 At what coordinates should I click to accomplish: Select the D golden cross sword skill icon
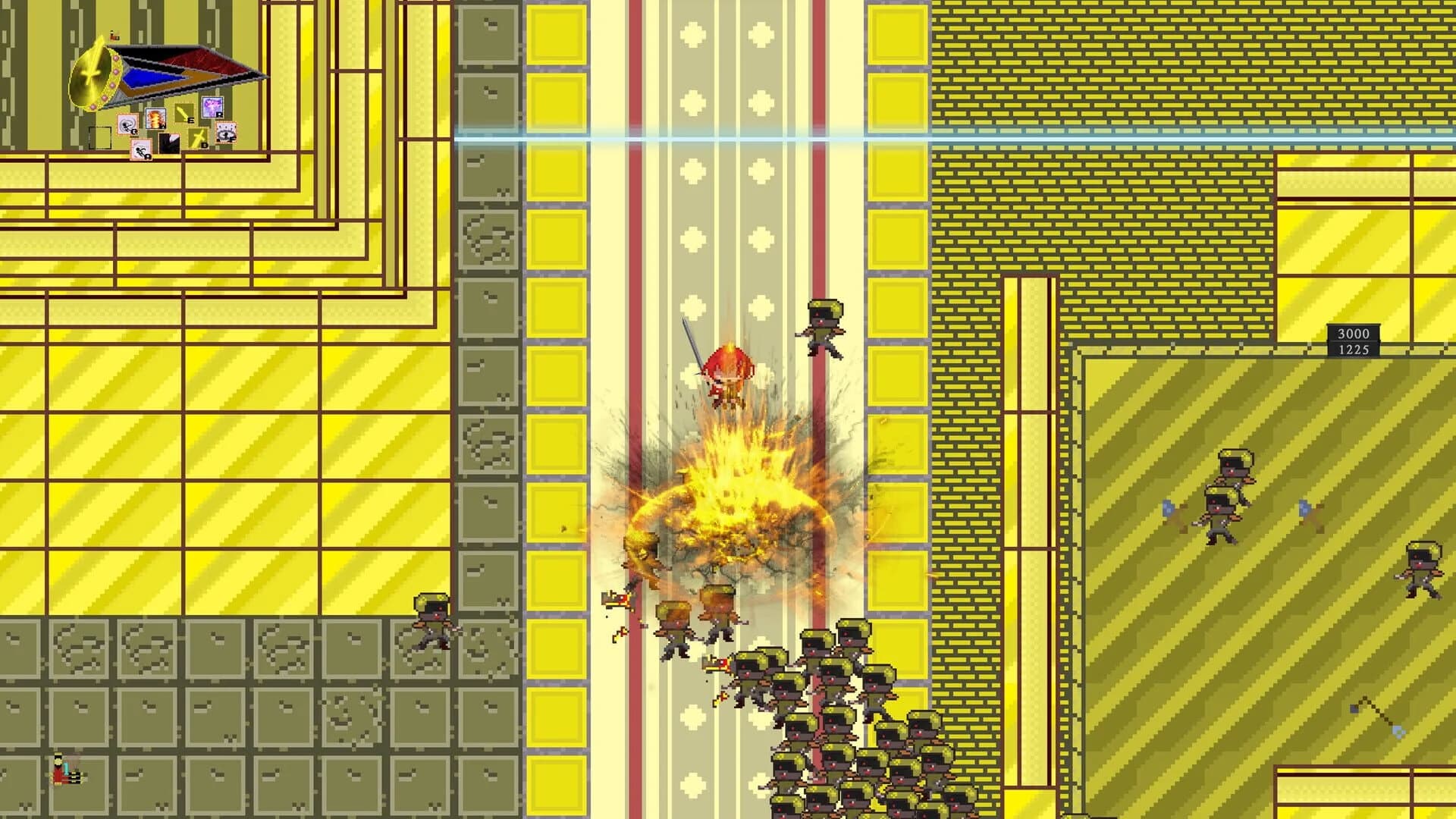(x=199, y=139)
